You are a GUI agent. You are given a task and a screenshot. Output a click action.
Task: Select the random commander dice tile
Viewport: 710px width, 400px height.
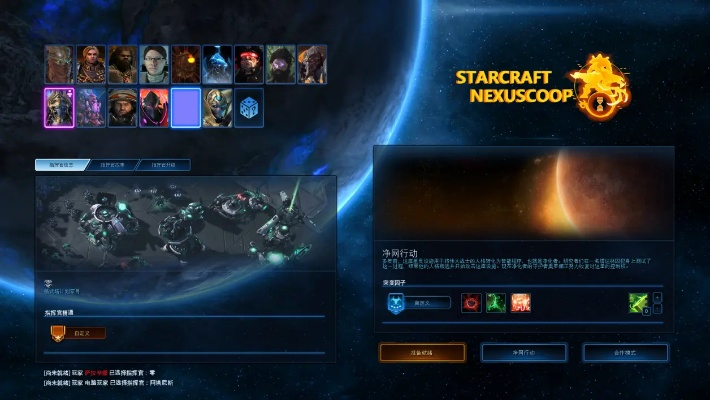coord(250,108)
